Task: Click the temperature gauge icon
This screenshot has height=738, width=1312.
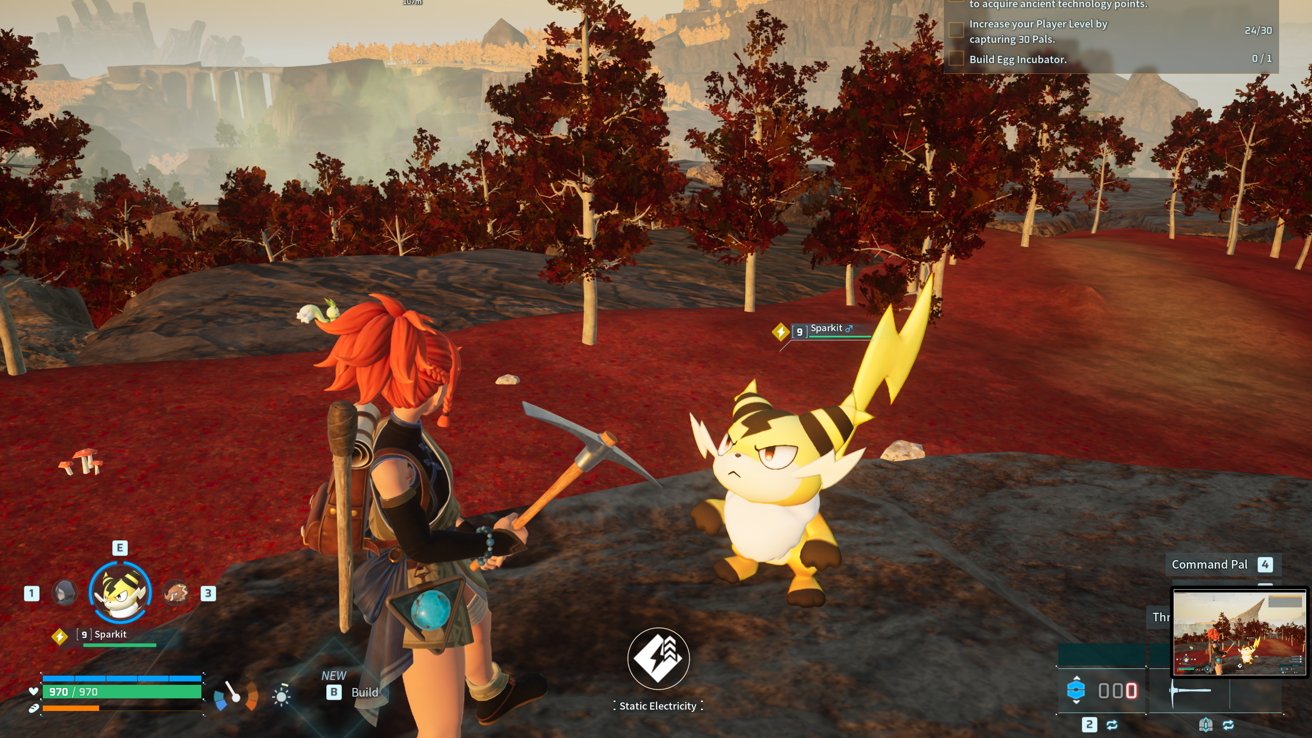Action: point(236,694)
